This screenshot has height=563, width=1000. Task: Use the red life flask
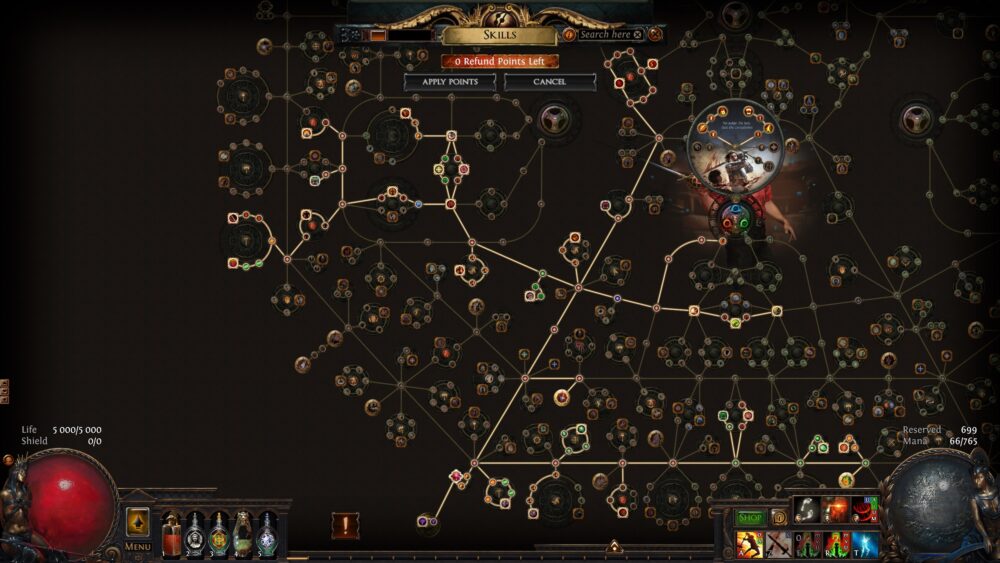tap(171, 534)
